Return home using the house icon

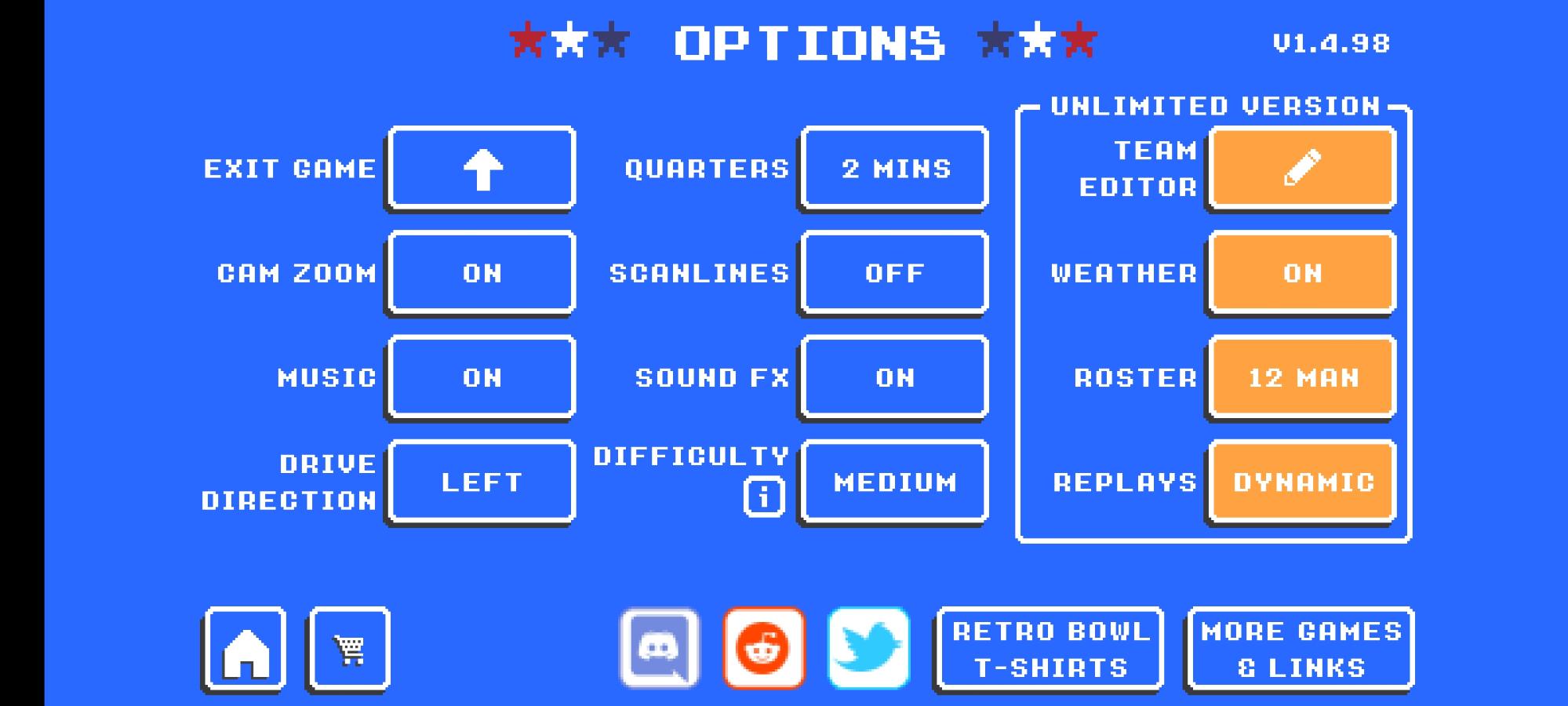(245, 650)
